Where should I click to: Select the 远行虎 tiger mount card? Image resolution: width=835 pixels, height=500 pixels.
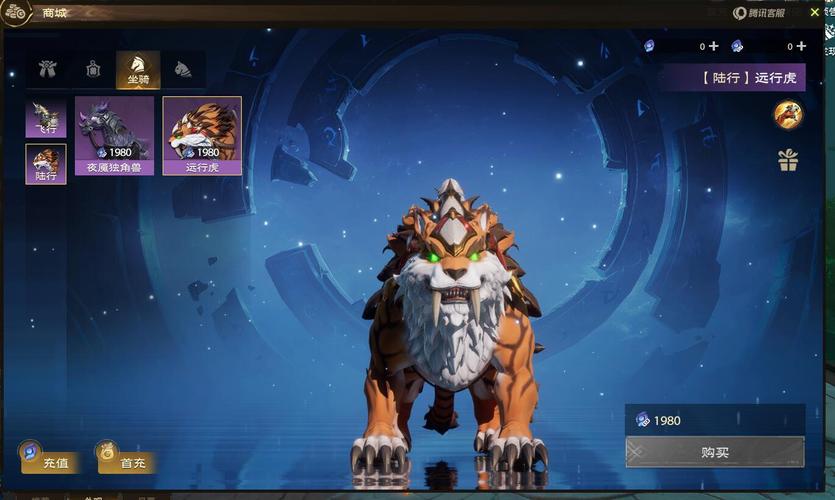[202, 135]
